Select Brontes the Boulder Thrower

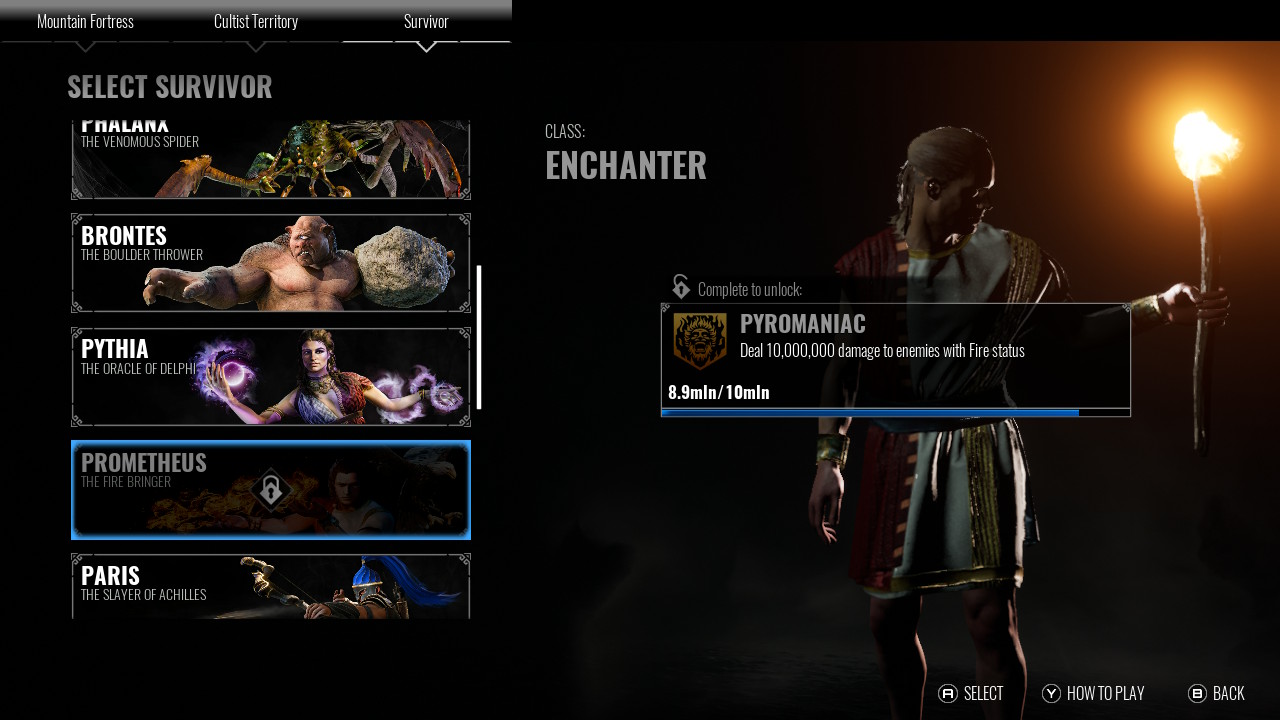click(271, 263)
